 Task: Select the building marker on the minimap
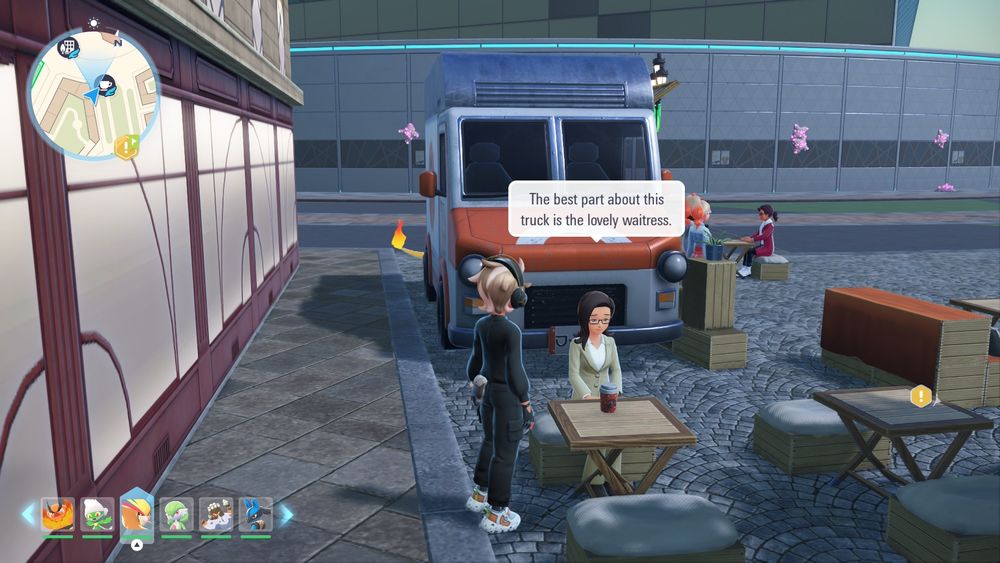70,46
